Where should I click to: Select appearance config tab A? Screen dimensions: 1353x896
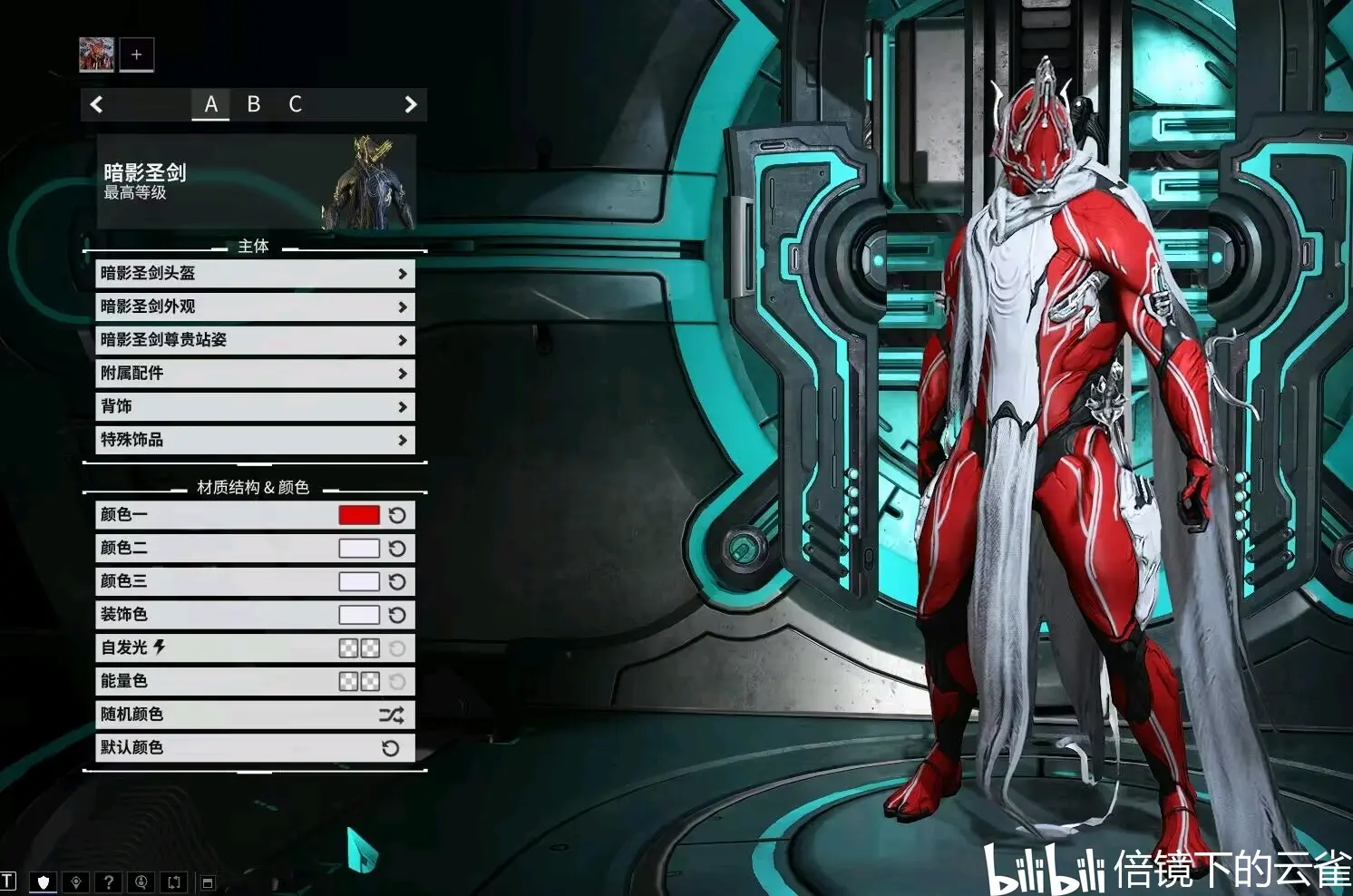[x=210, y=104]
